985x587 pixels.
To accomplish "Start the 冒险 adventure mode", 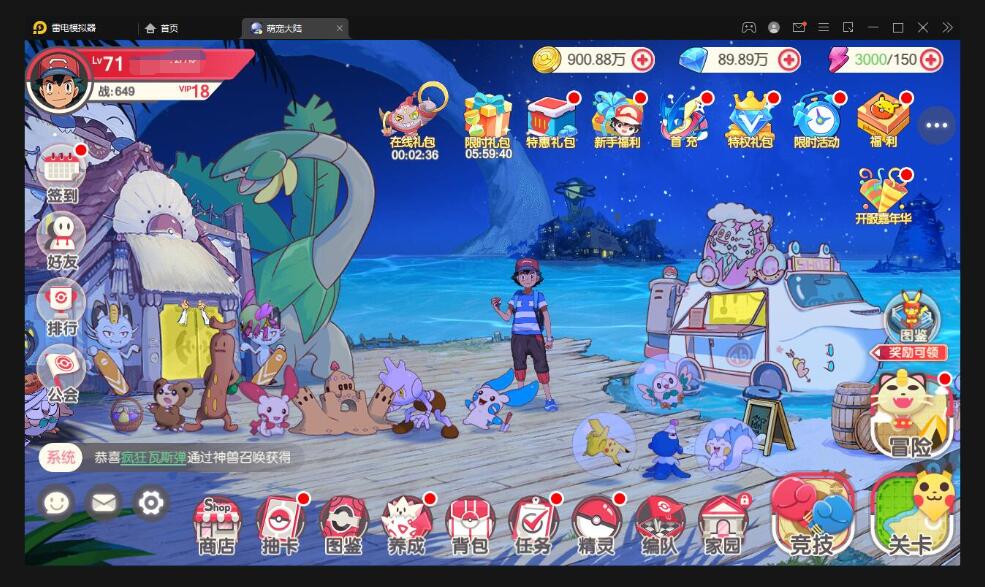I will click(x=910, y=417).
